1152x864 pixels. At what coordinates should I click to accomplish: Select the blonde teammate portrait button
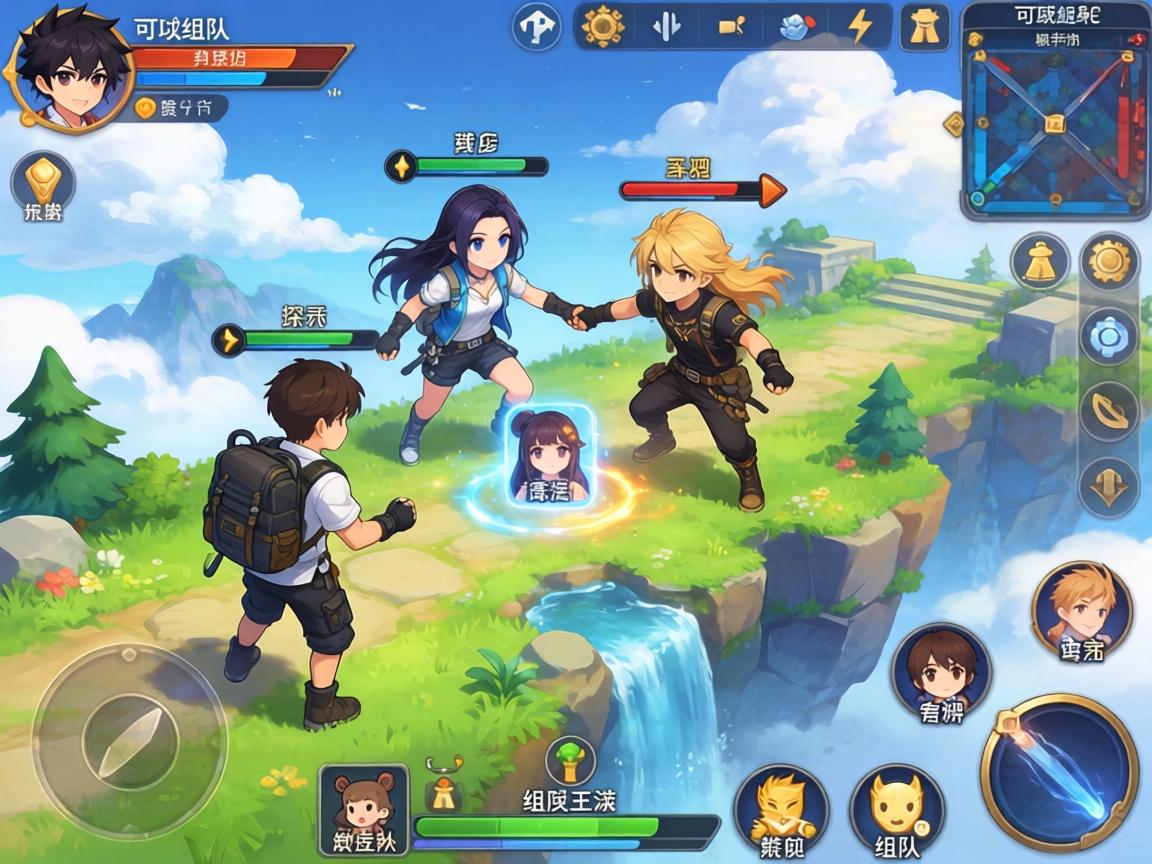(x=1081, y=609)
